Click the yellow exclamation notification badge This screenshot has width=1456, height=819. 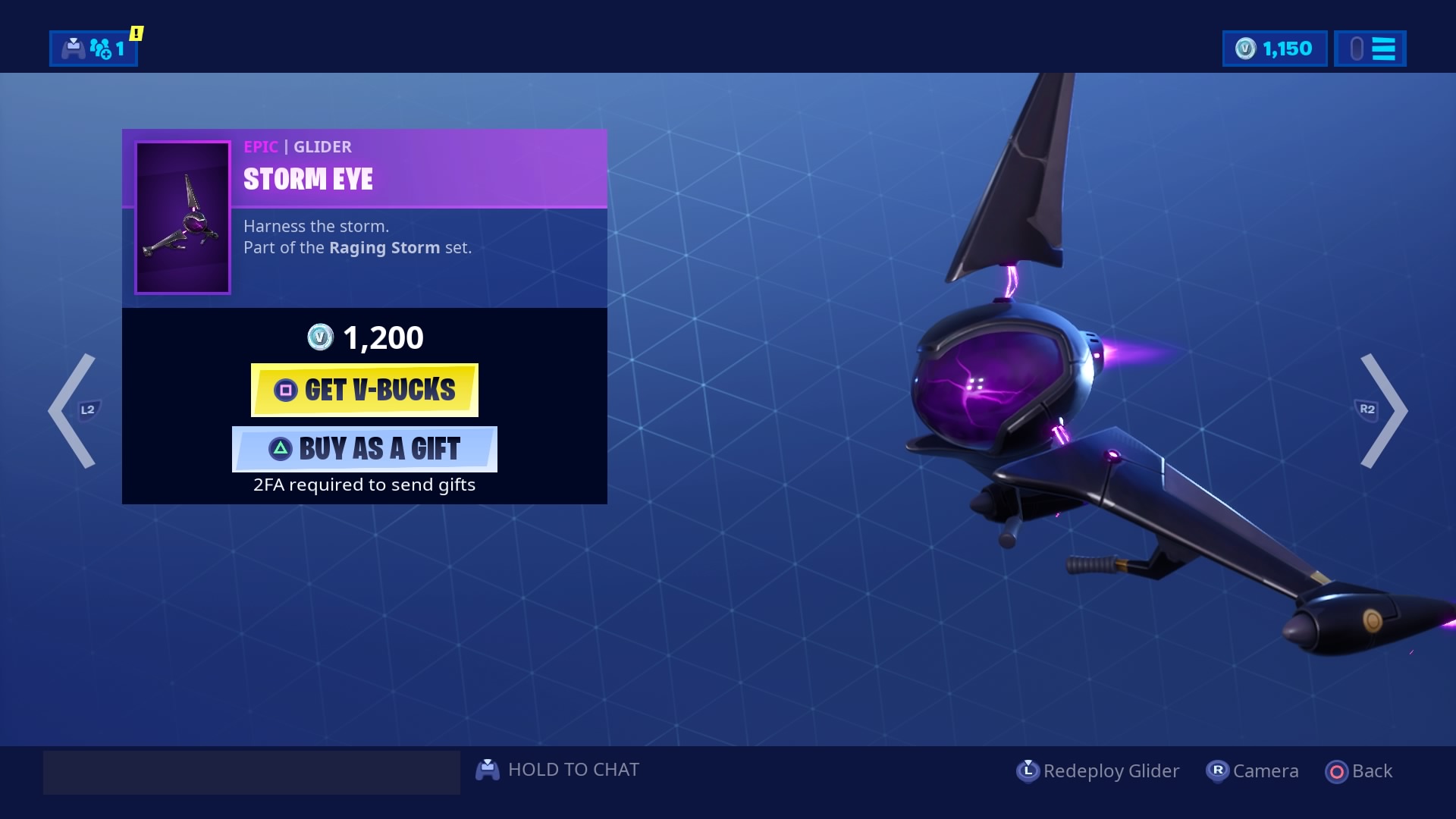coord(135,33)
